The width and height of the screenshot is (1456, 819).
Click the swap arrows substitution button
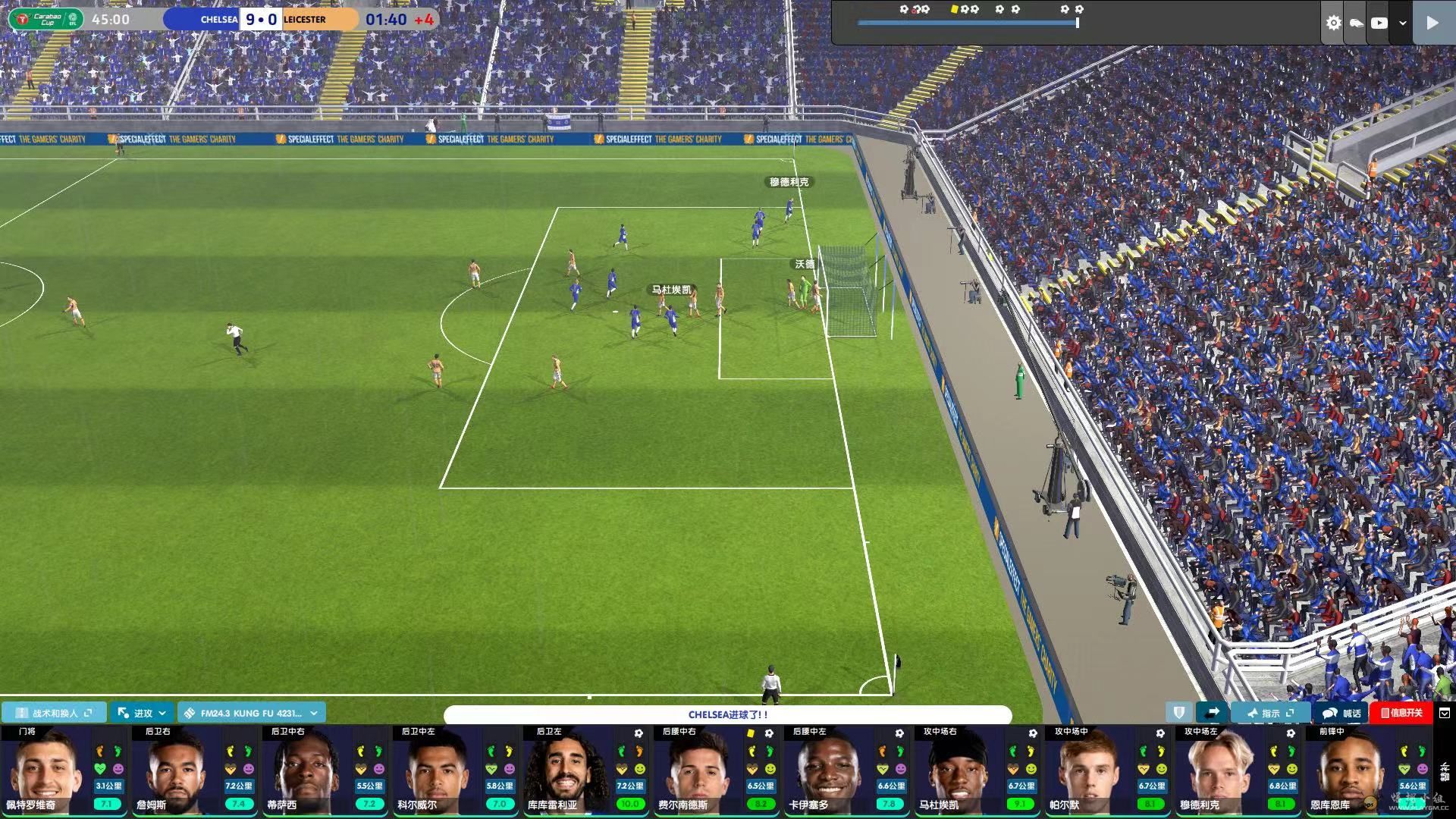(1212, 713)
